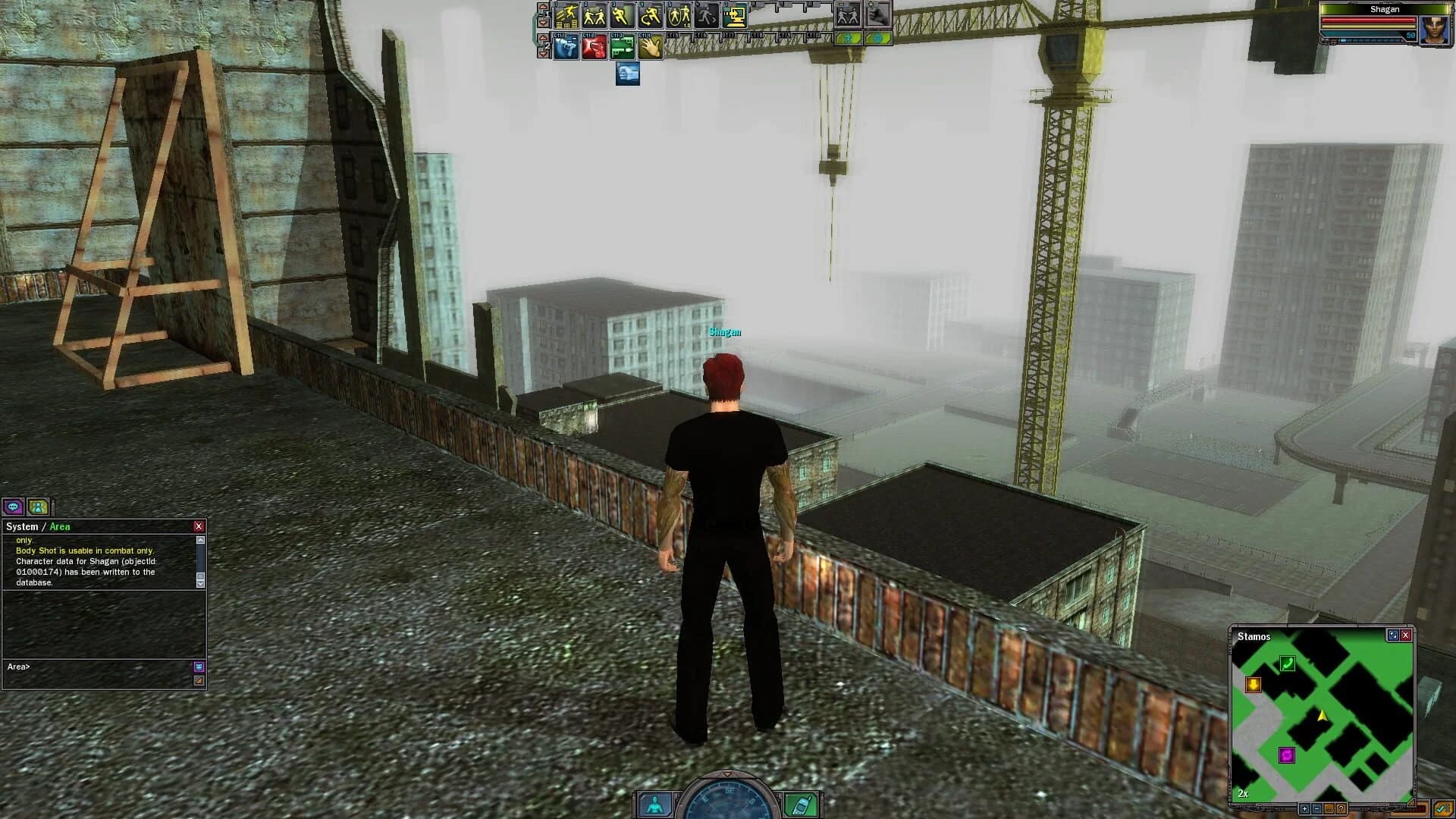Click the plus zoom button under the Stamos minimap
The height and width of the screenshot is (819, 1456).
[1304, 808]
